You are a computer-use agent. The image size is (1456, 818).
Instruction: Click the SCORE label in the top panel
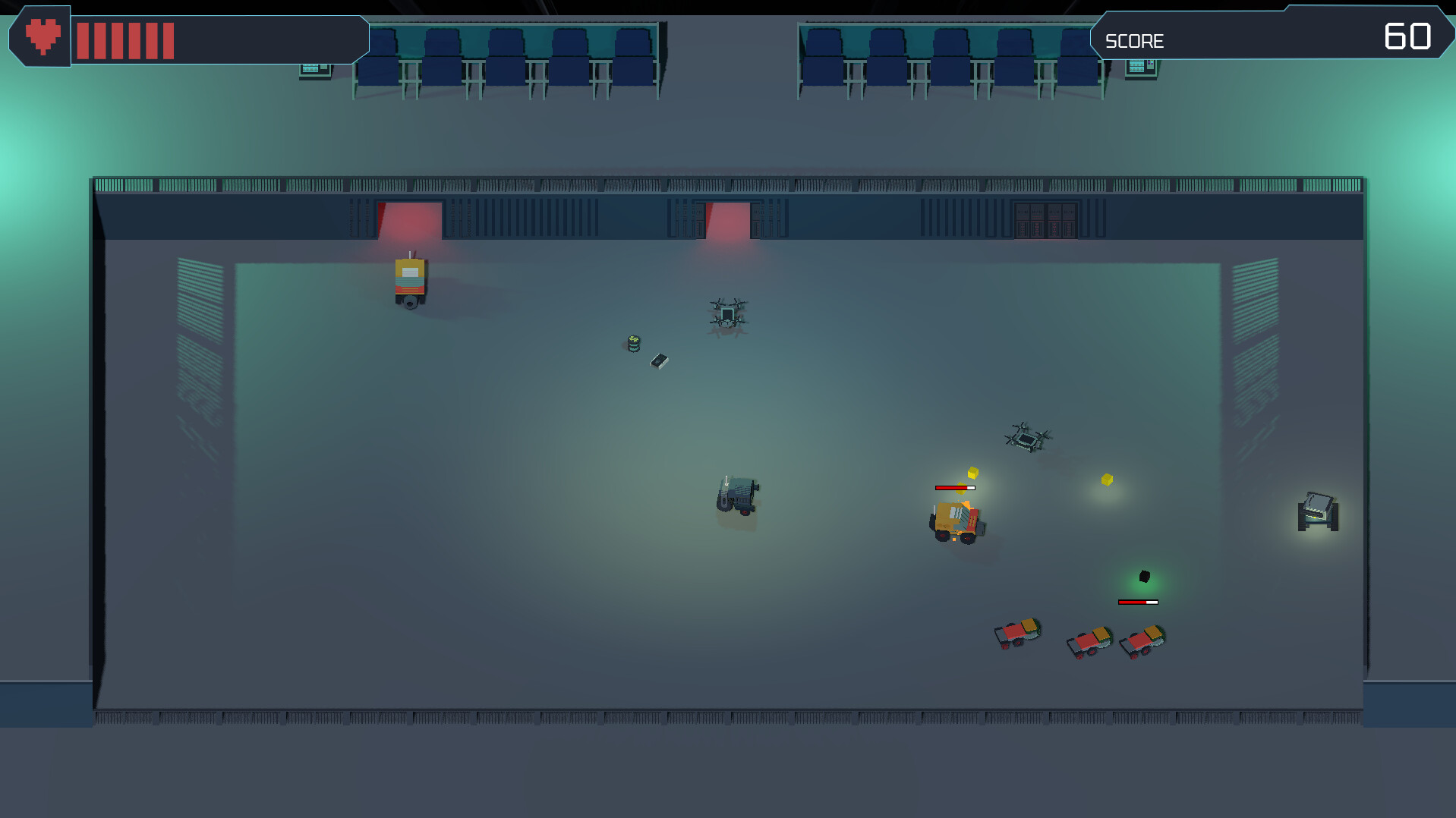pyautogui.click(x=1134, y=40)
